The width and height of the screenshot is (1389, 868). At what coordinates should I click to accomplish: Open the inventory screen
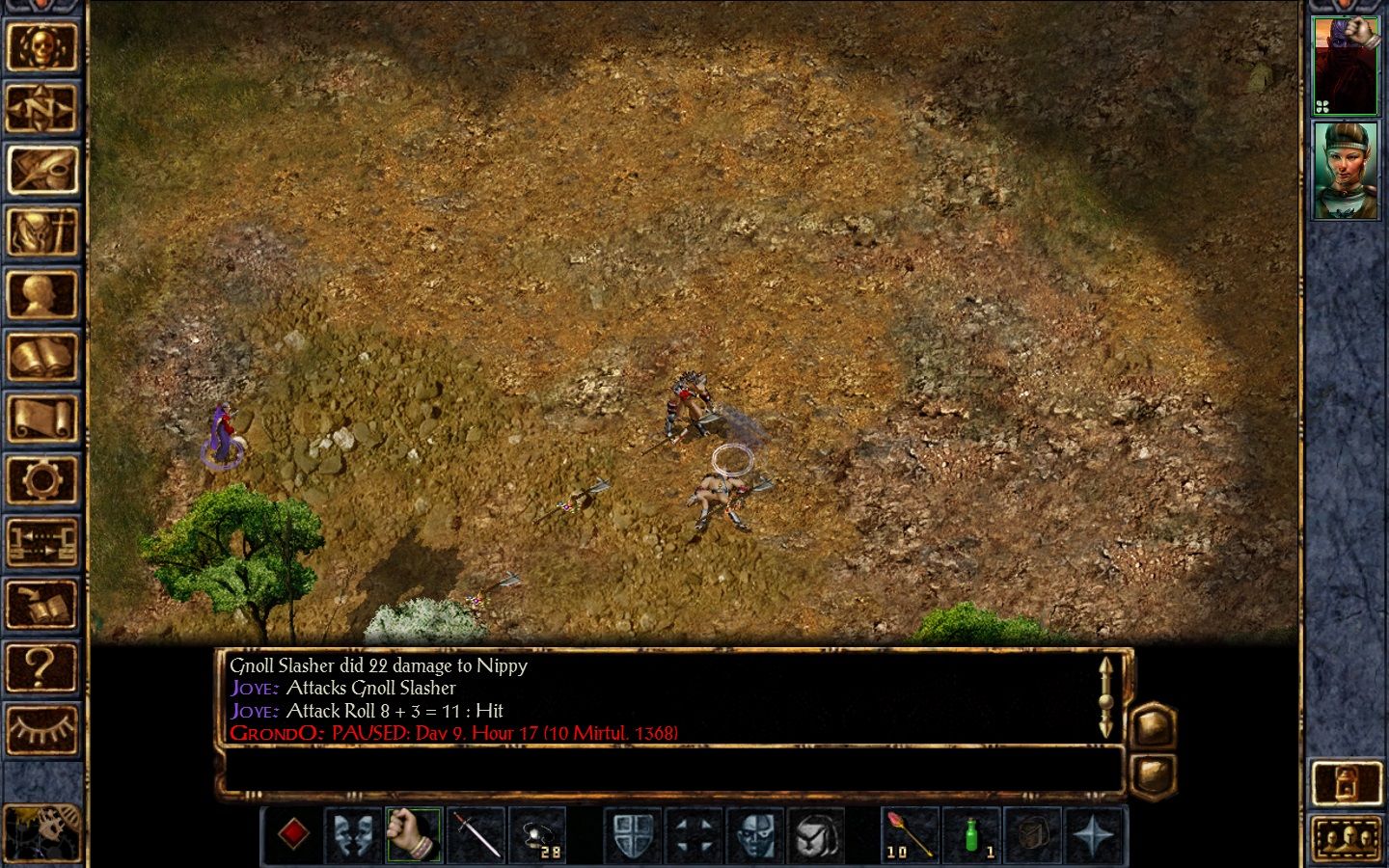tap(41, 232)
